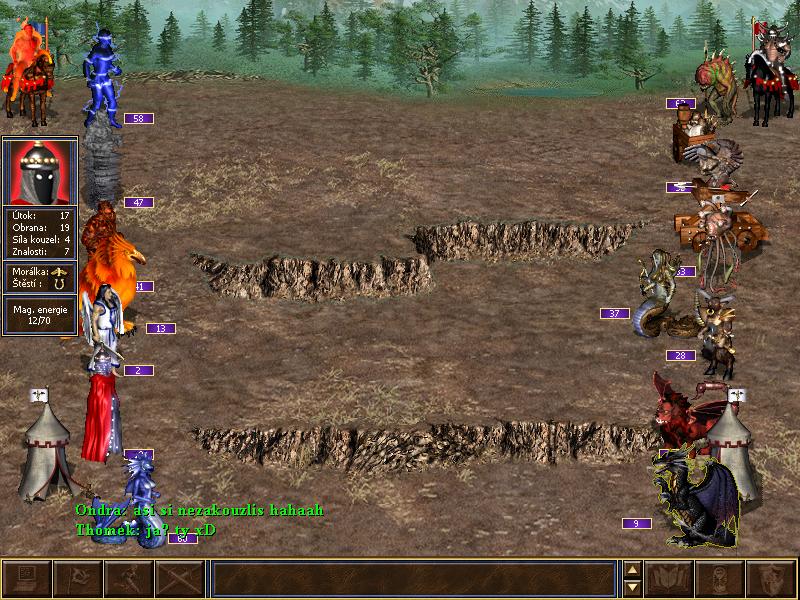
Task: Open the combat options menu
Action: click(27, 579)
